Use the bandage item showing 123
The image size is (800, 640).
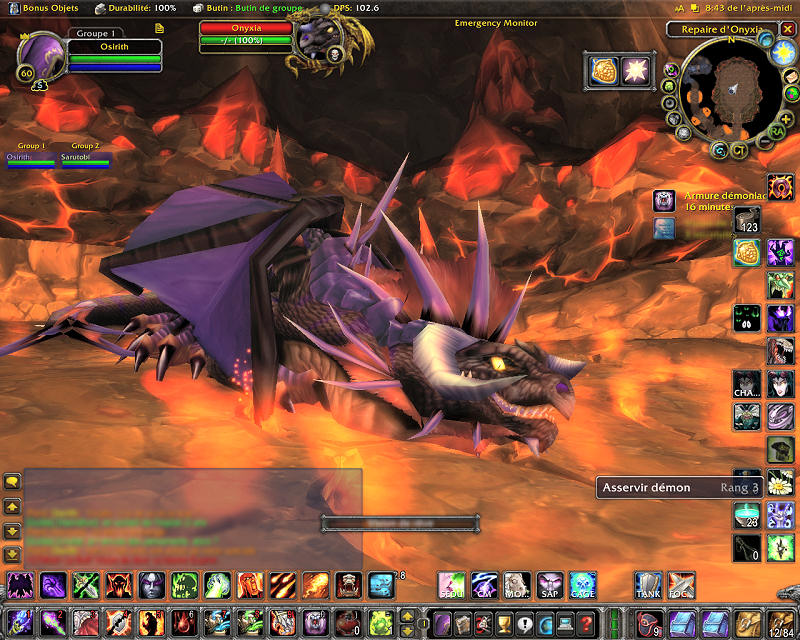click(747, 220)
